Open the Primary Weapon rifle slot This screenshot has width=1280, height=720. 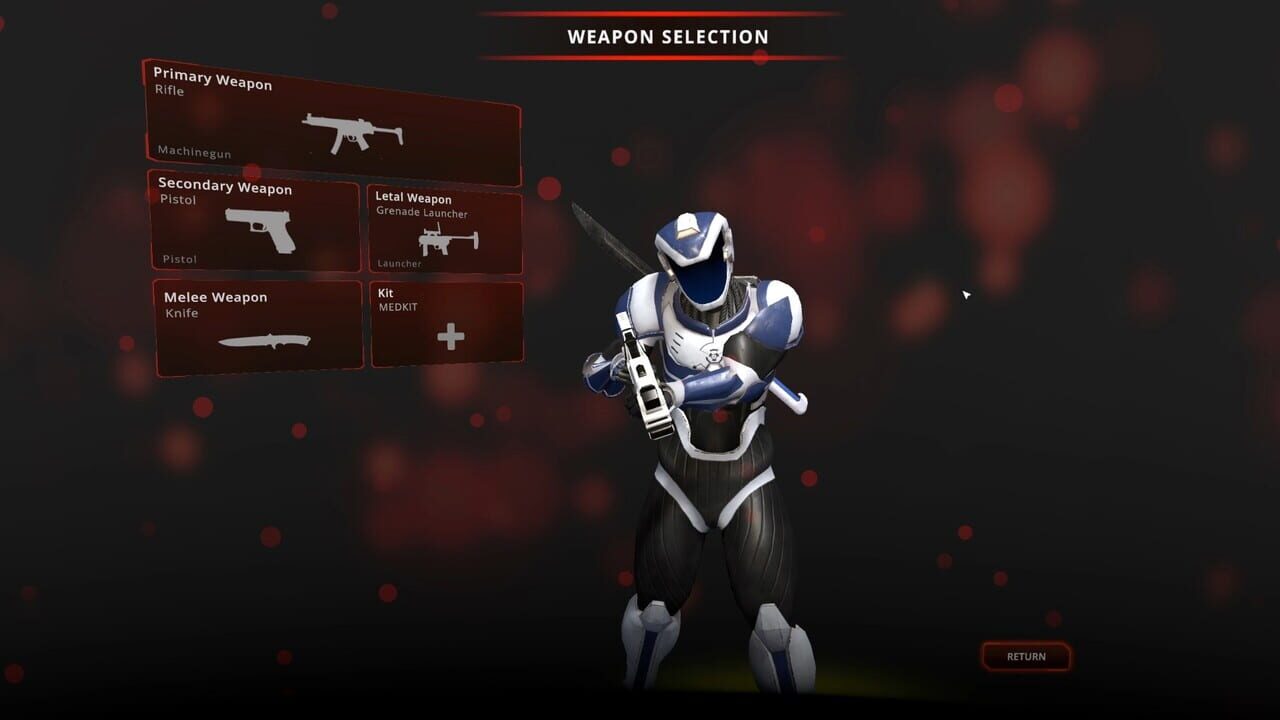pyautogui.click(x=335, y=120)
